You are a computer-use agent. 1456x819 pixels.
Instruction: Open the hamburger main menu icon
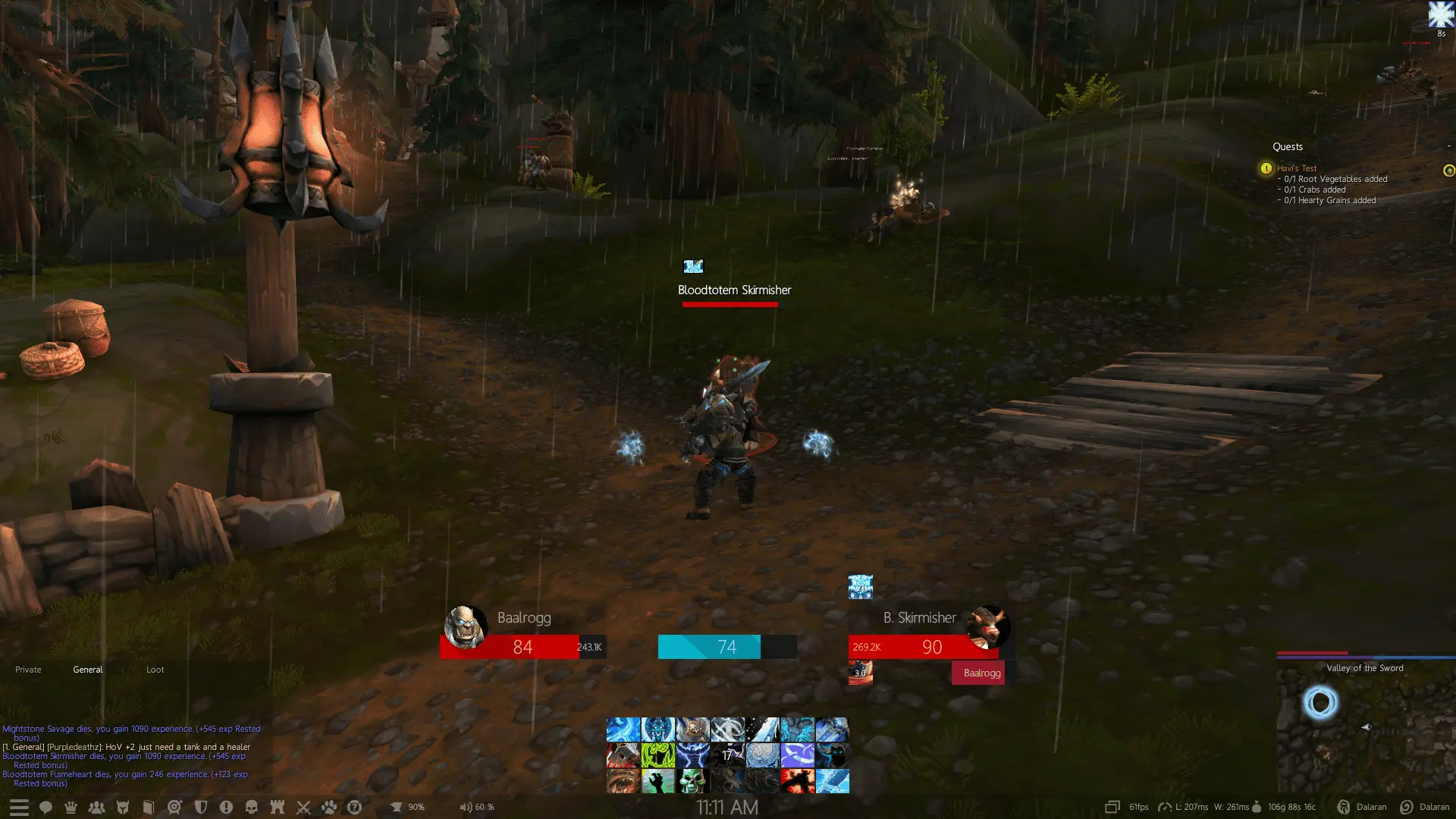(19, 806)
